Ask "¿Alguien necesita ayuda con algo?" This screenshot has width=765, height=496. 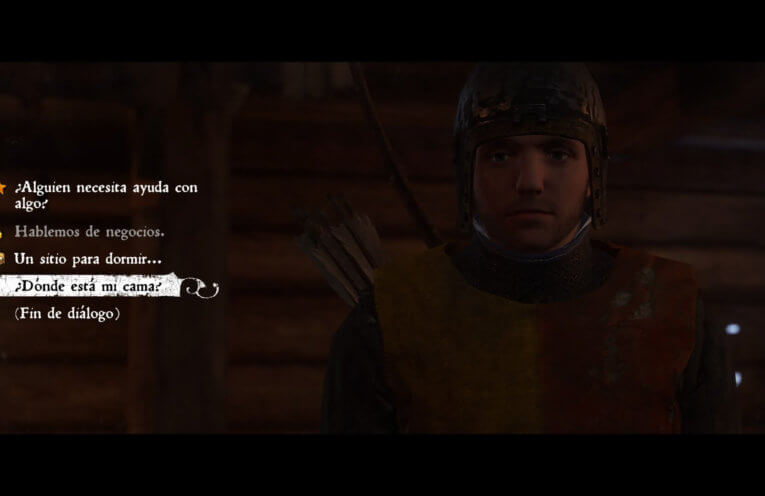click(x=105, y=195)
